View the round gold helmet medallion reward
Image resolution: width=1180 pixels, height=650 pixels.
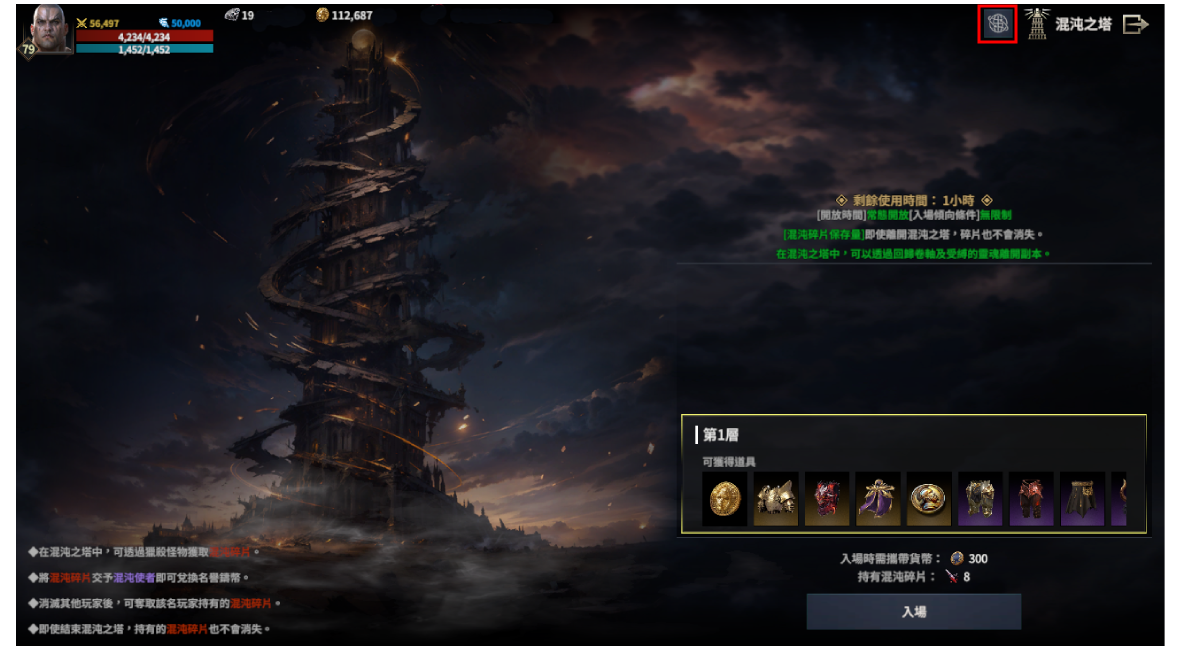click(x=929, y=499)
